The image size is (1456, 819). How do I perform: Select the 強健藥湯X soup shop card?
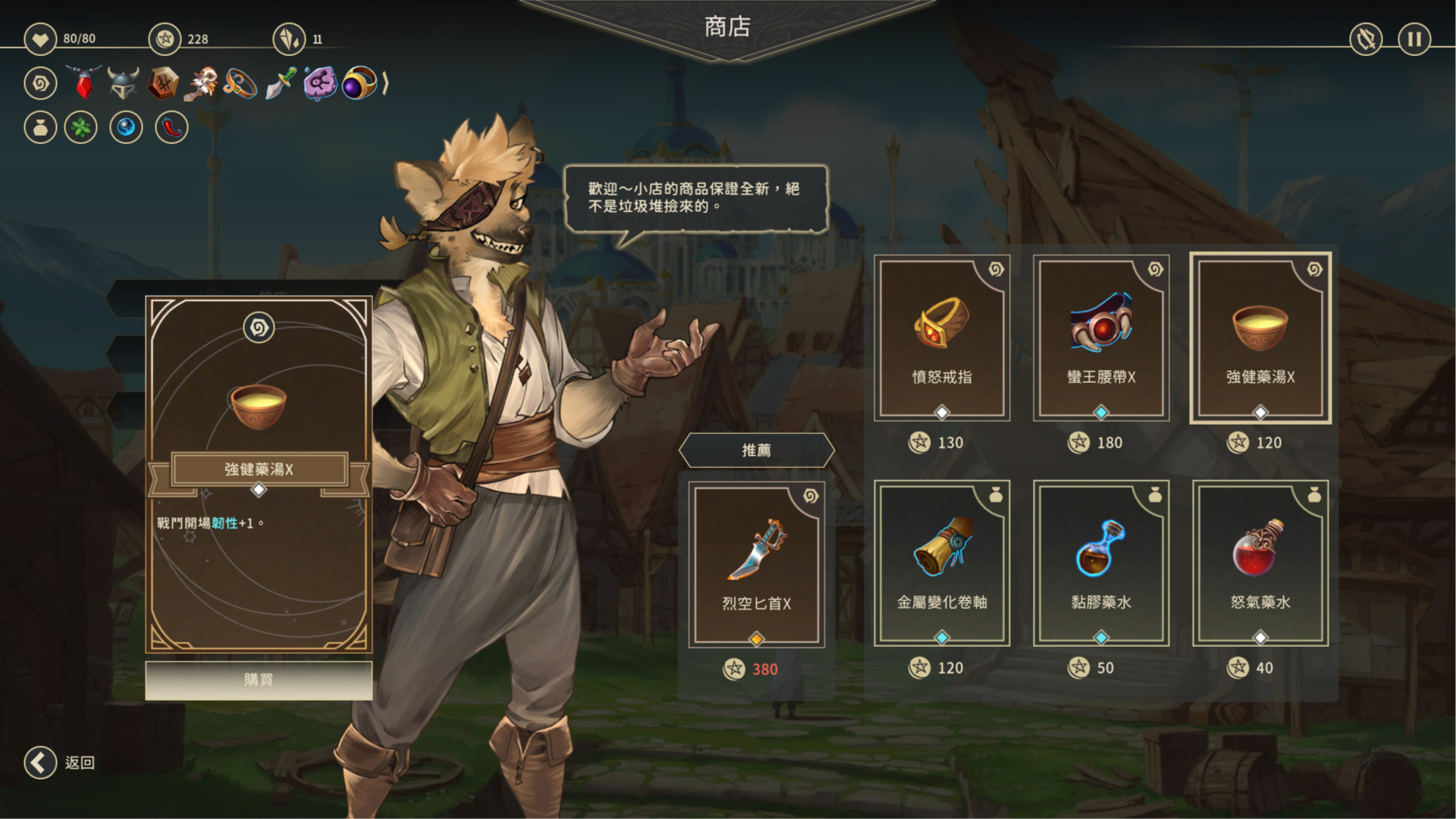point(1260,338)
